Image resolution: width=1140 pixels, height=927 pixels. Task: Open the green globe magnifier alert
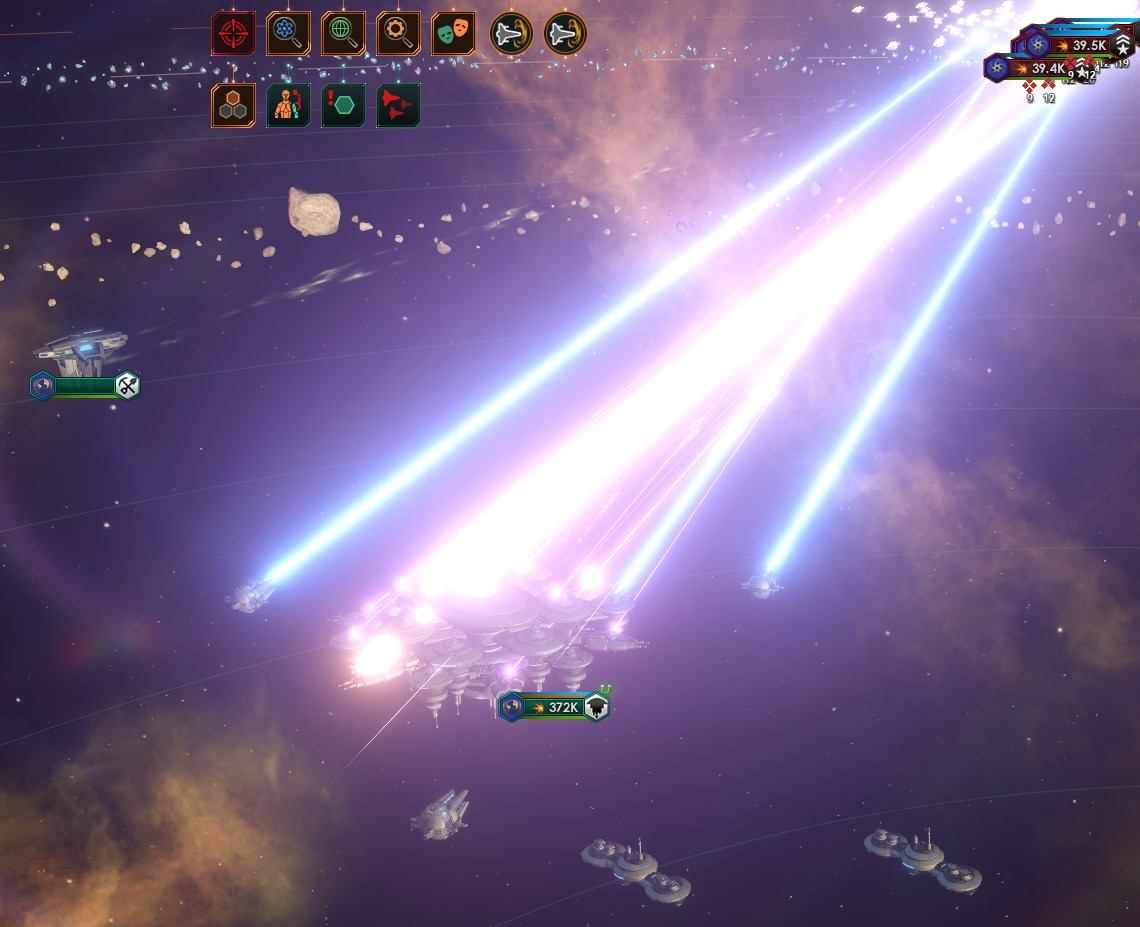[343, 34]
